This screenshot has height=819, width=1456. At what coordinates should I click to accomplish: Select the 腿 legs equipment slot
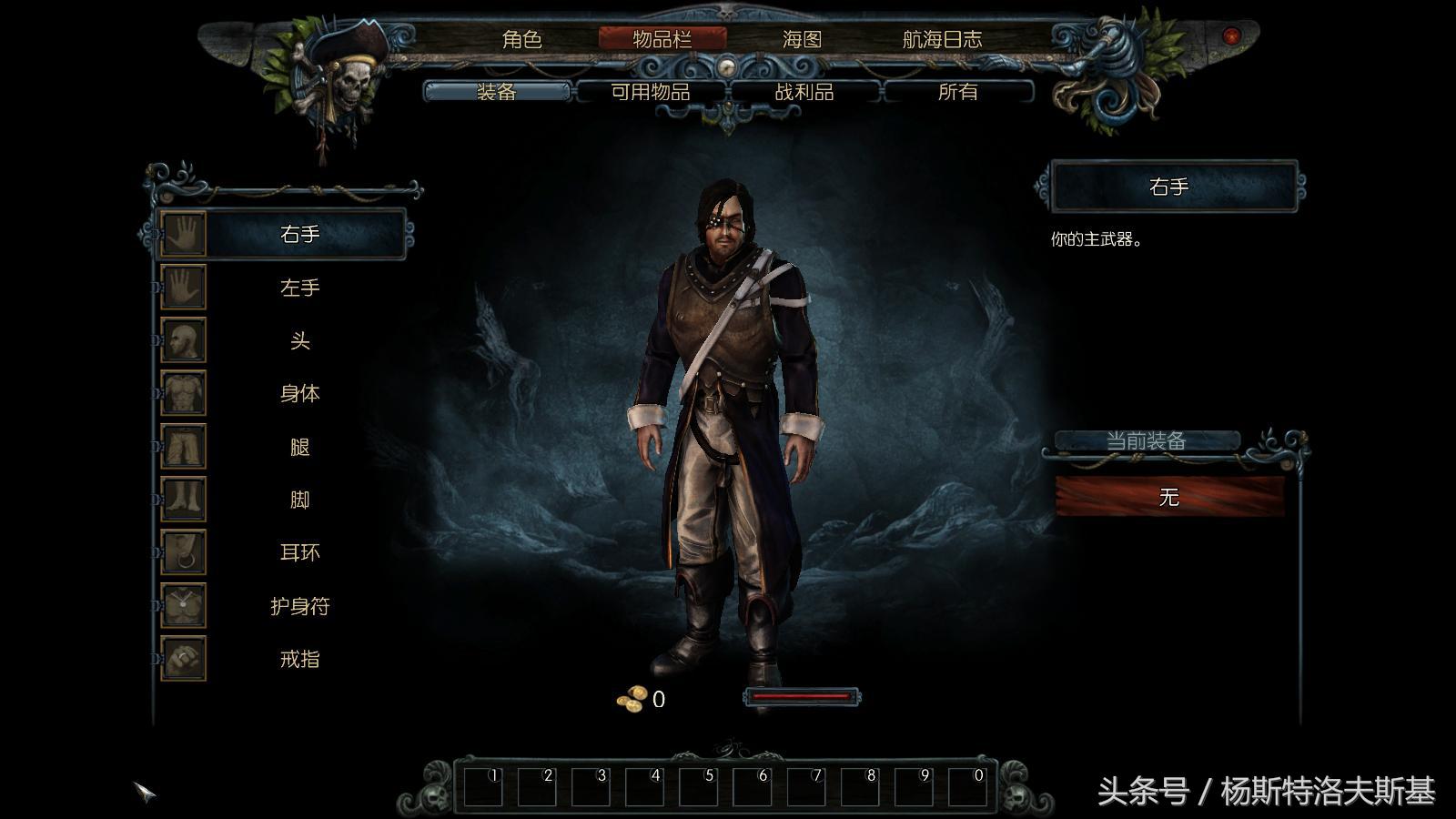pyautogui.click(x=299, y=447)
